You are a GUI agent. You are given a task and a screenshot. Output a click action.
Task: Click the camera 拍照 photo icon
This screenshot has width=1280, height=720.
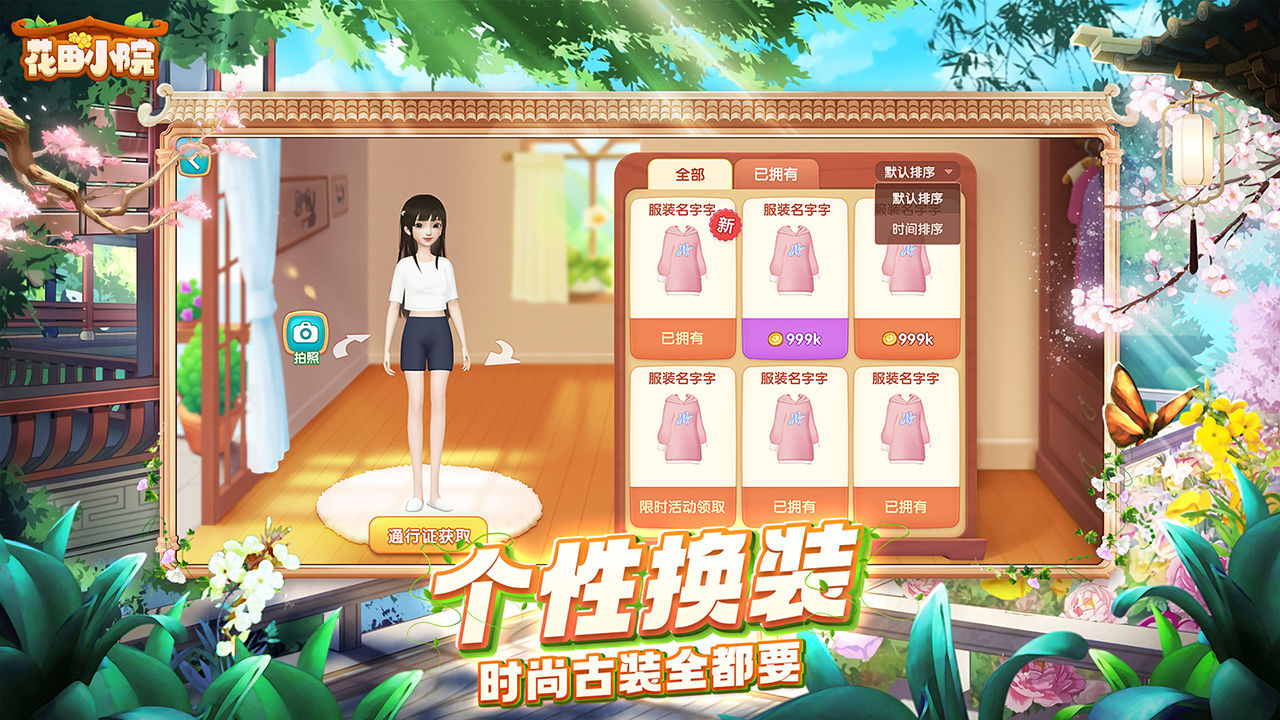(306, 332)
